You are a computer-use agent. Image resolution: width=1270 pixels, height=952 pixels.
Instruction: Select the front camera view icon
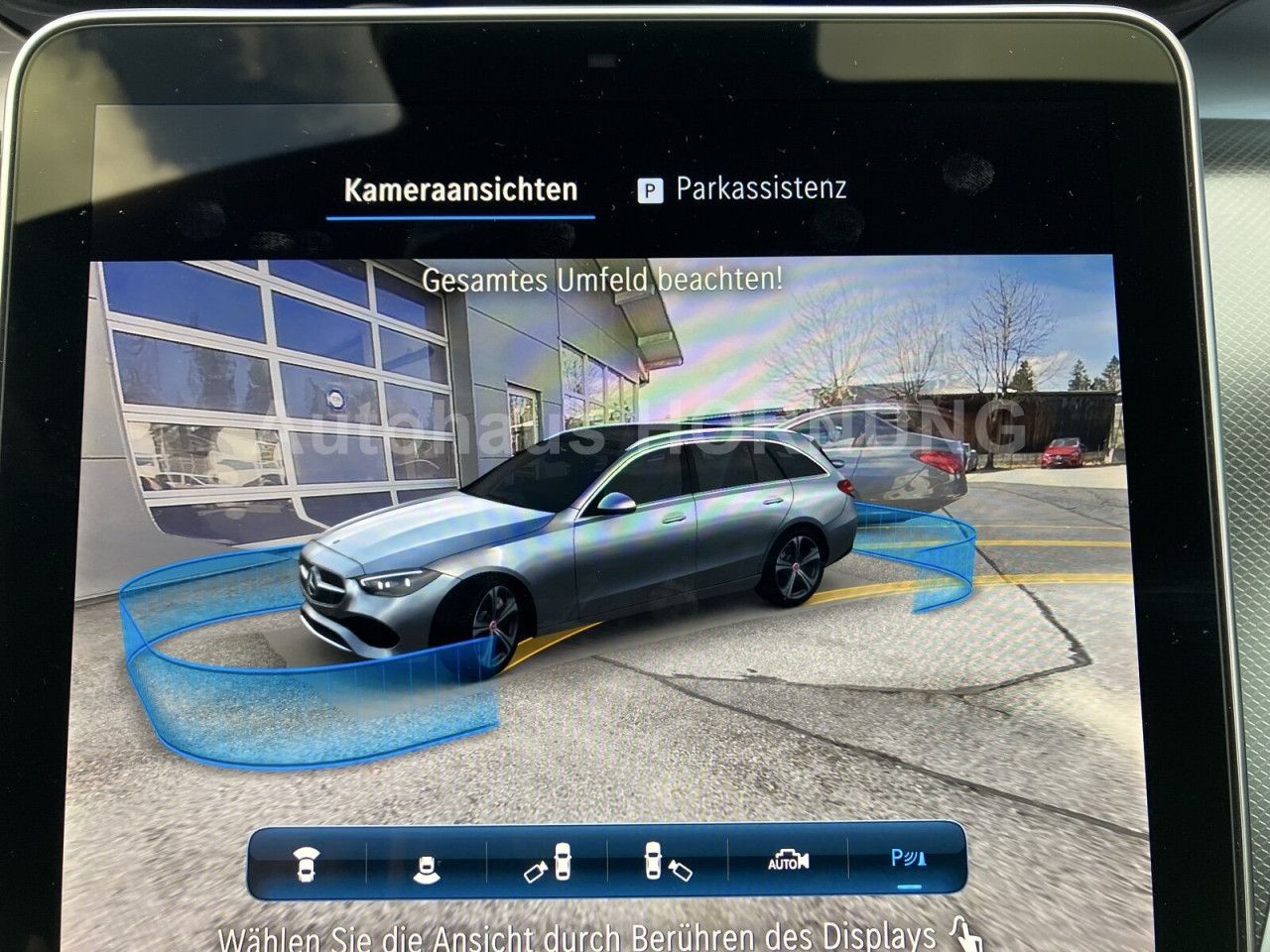[x=304, y=861]
